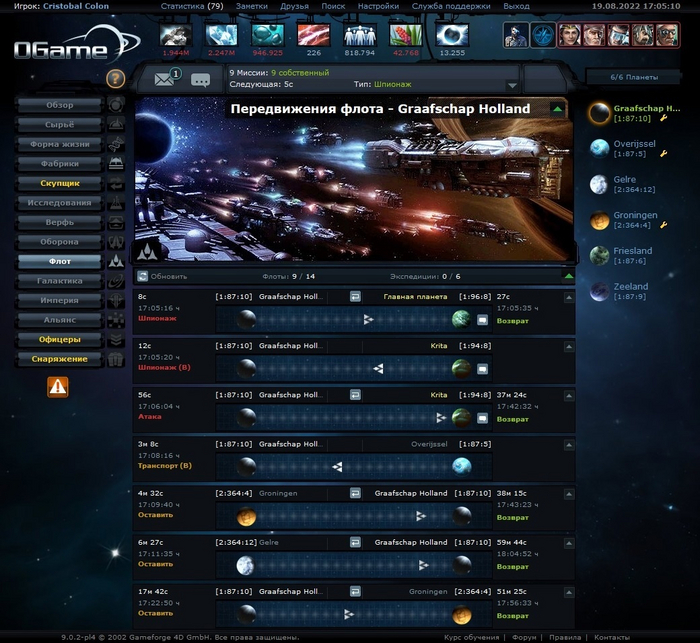Open the Офицеры menu
Viewport: 700px width, 643px height.
click(x=59, y=340)
